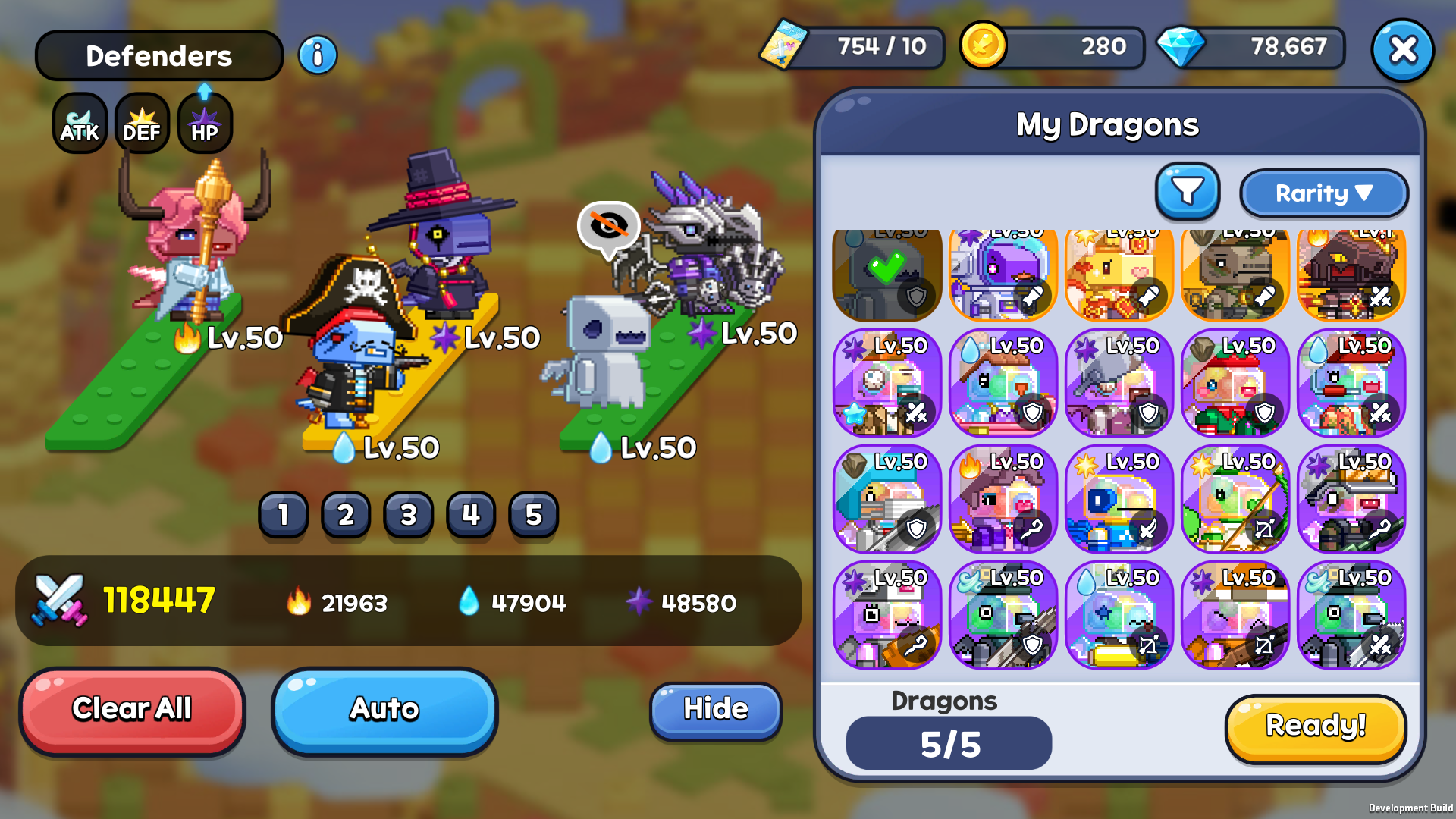Open the Defenders info button
This screenshot has width=1456, height=819.
(318, 55)
